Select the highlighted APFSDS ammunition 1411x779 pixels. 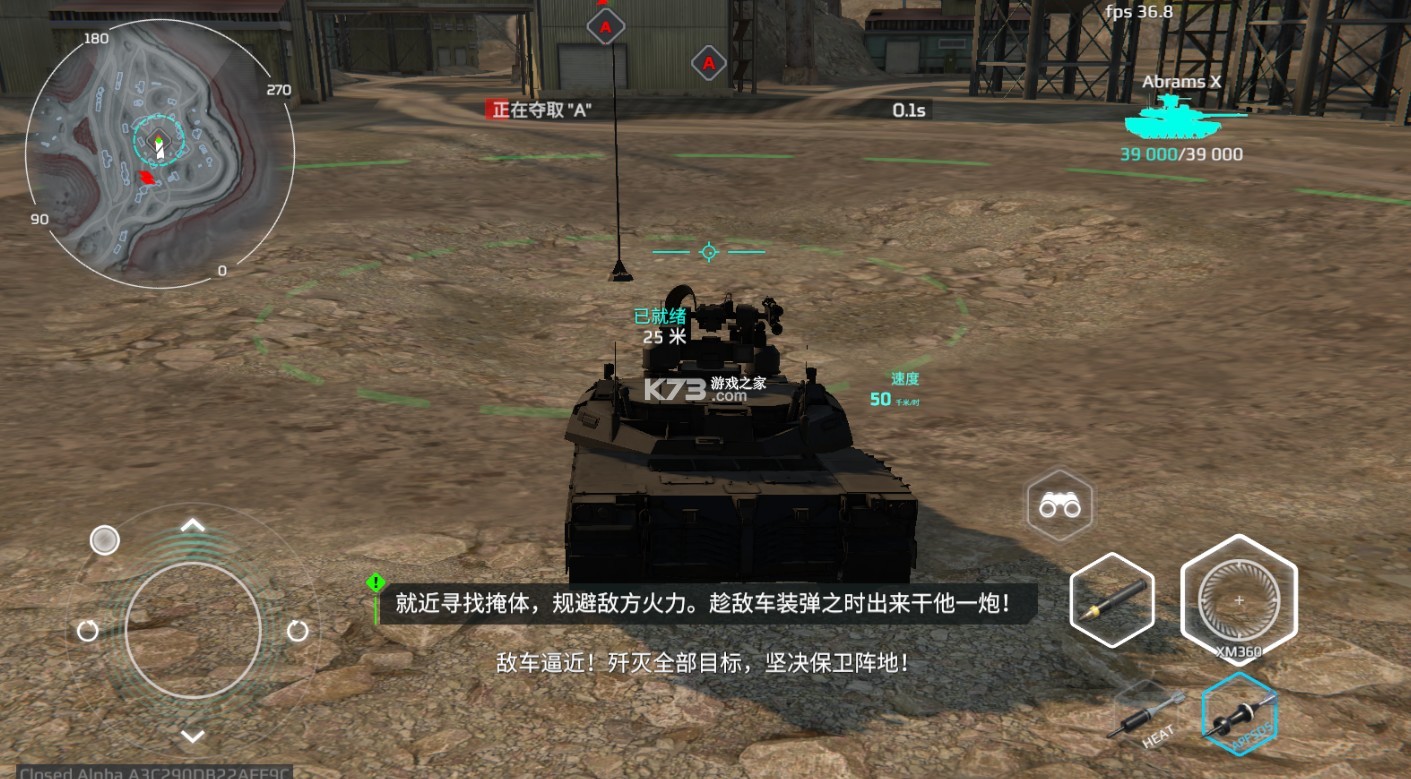pos(1240,715)
